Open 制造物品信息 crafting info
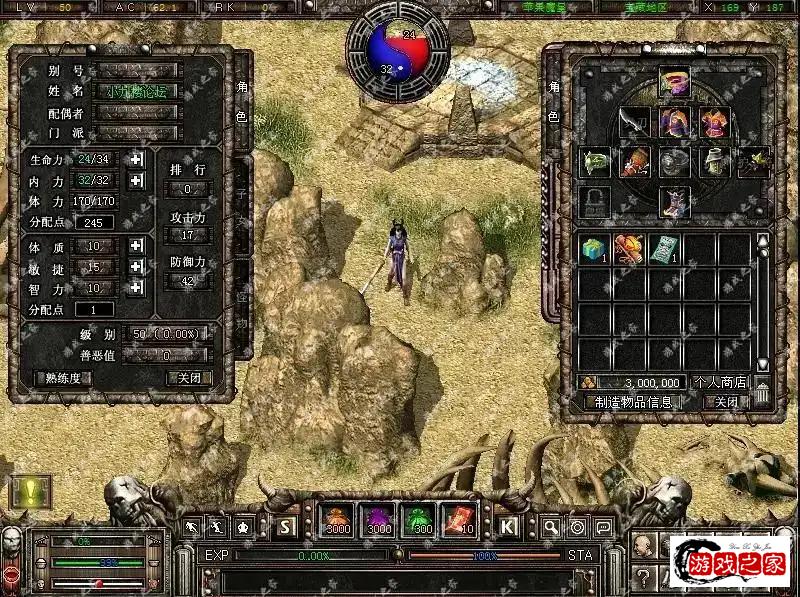The width and height of the screenshot is (800, 597). click(x=634, y=402)
